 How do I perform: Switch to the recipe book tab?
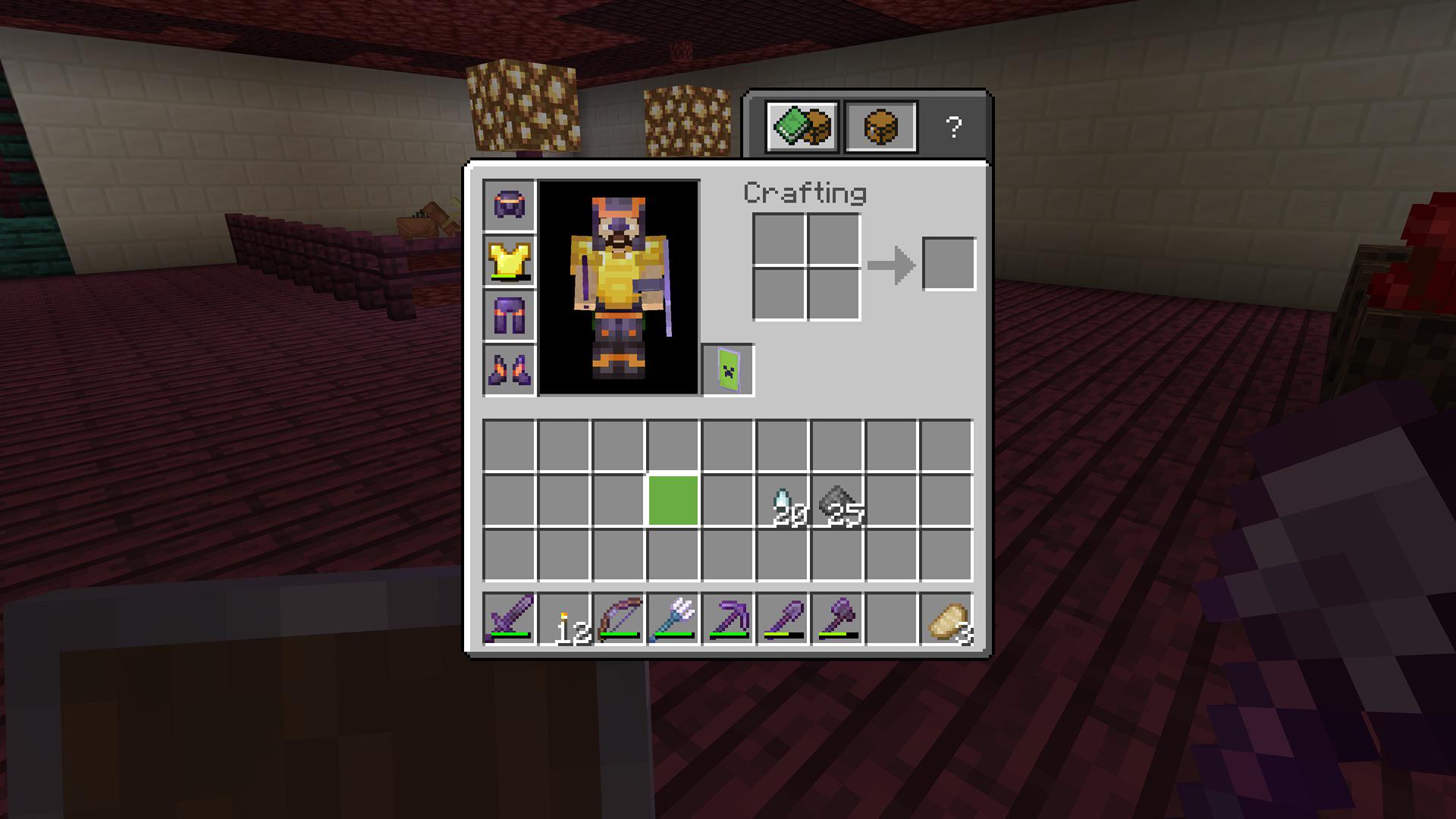(x=800, y=125)
